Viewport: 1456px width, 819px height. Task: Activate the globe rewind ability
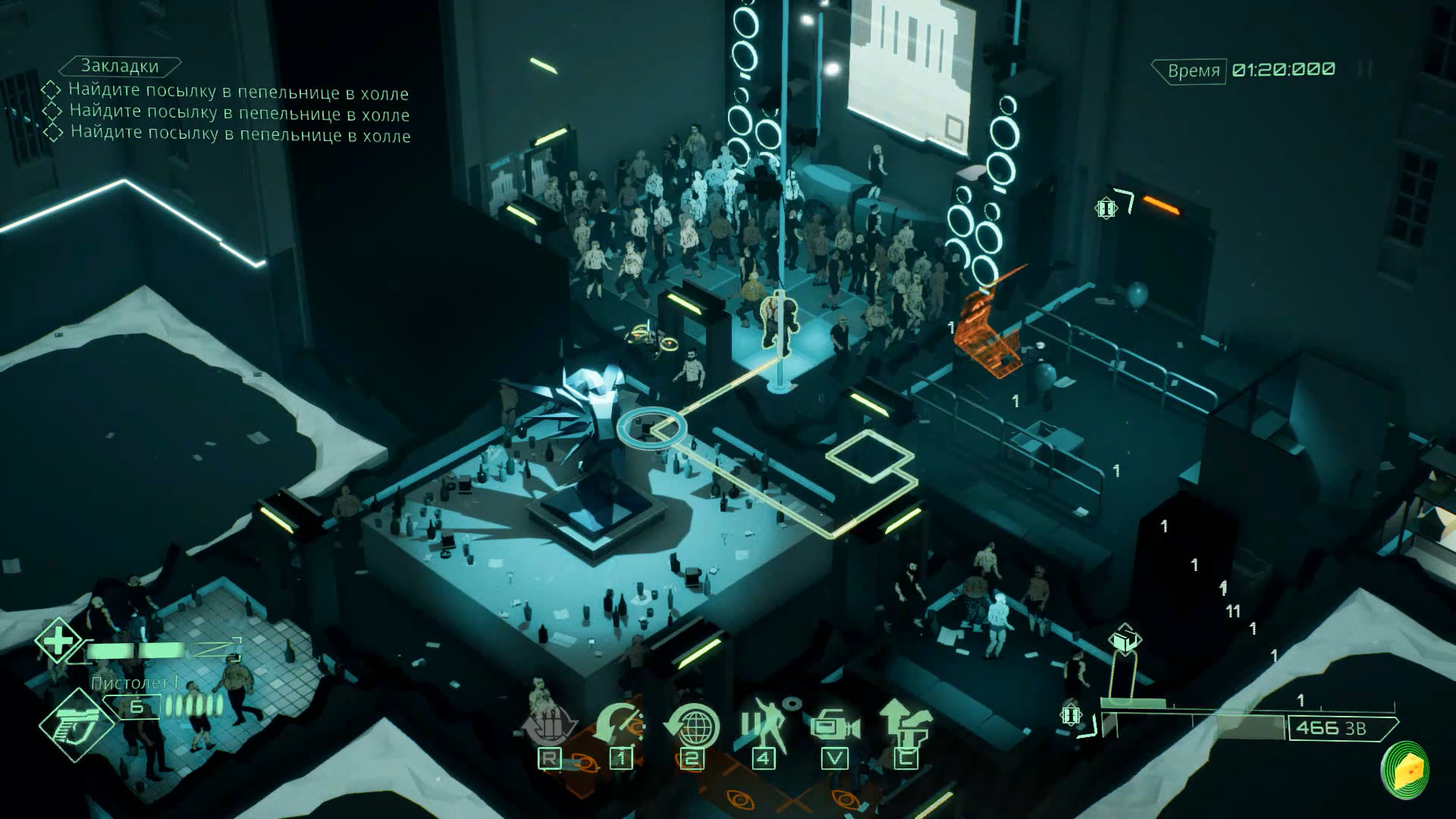pos(692,726)
